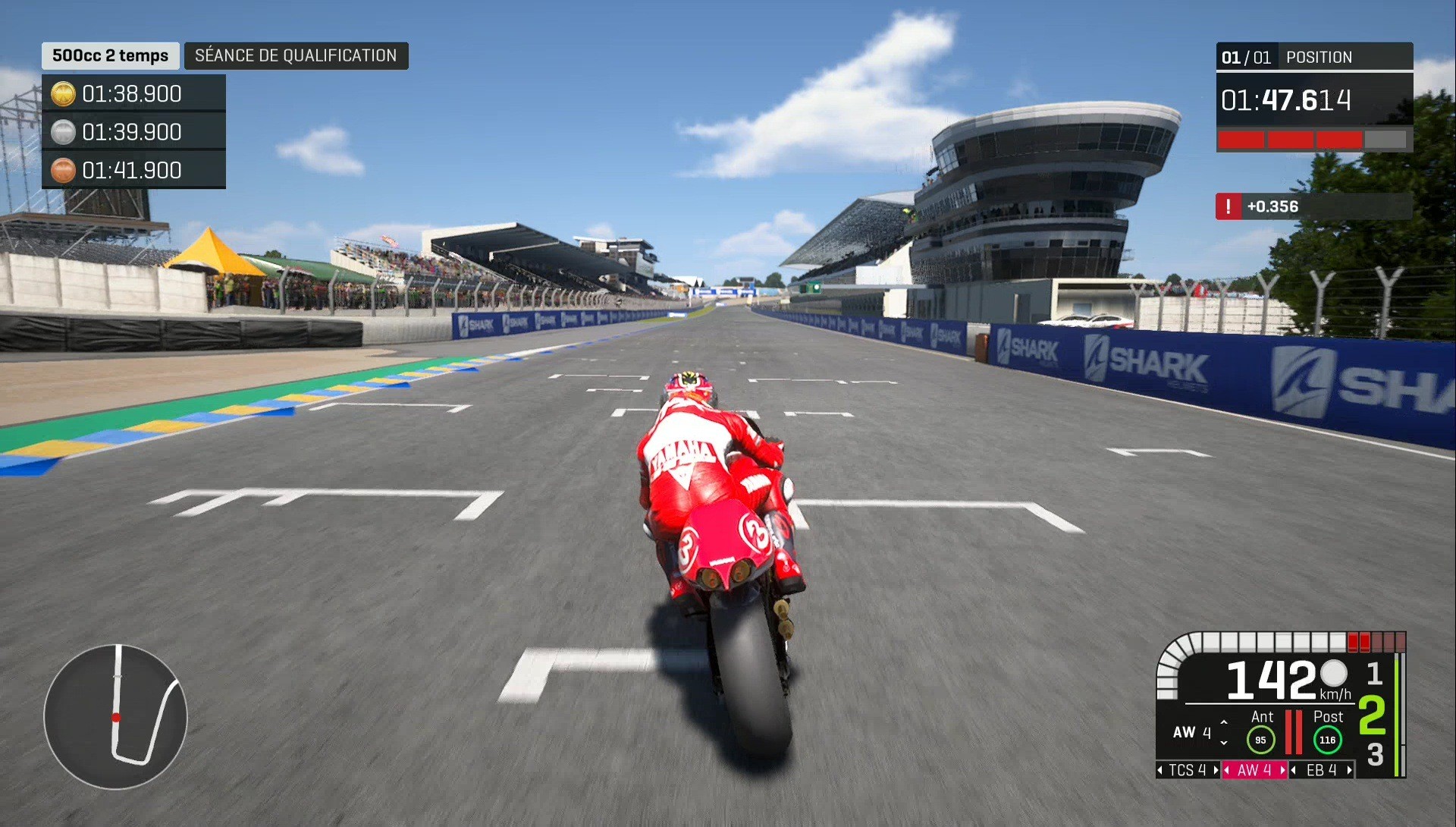The image size is (1456, 827).
Task: Click the bronze medal time icon
Action: 63,170
